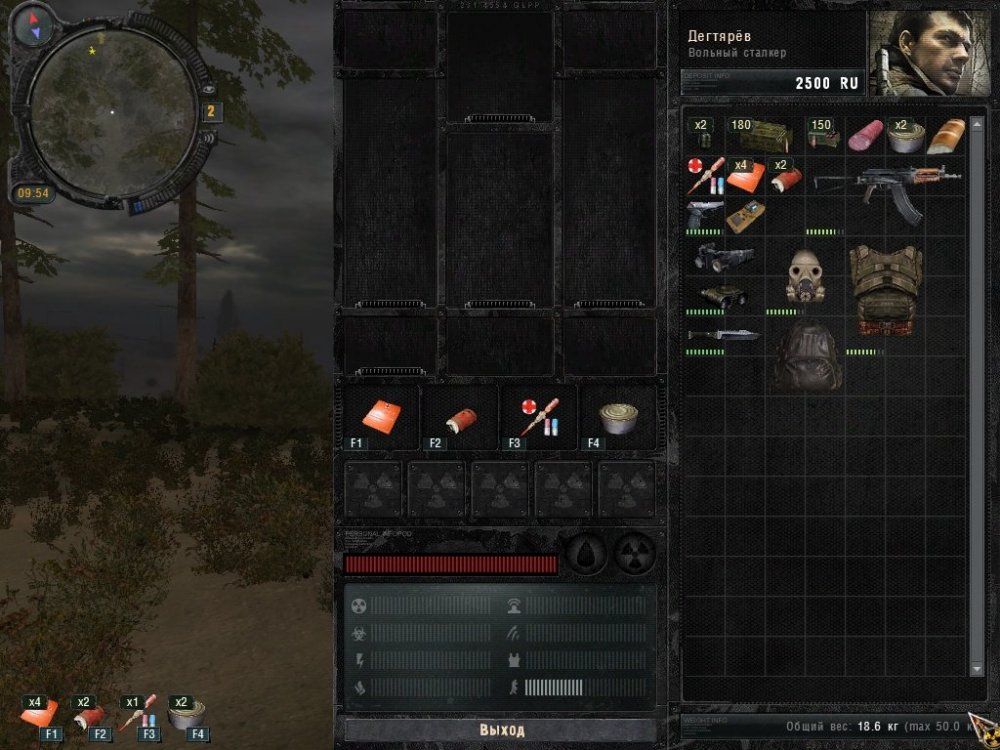Pick the sausage food item
Screen dimensions: 1000x750
click(864, 137)
